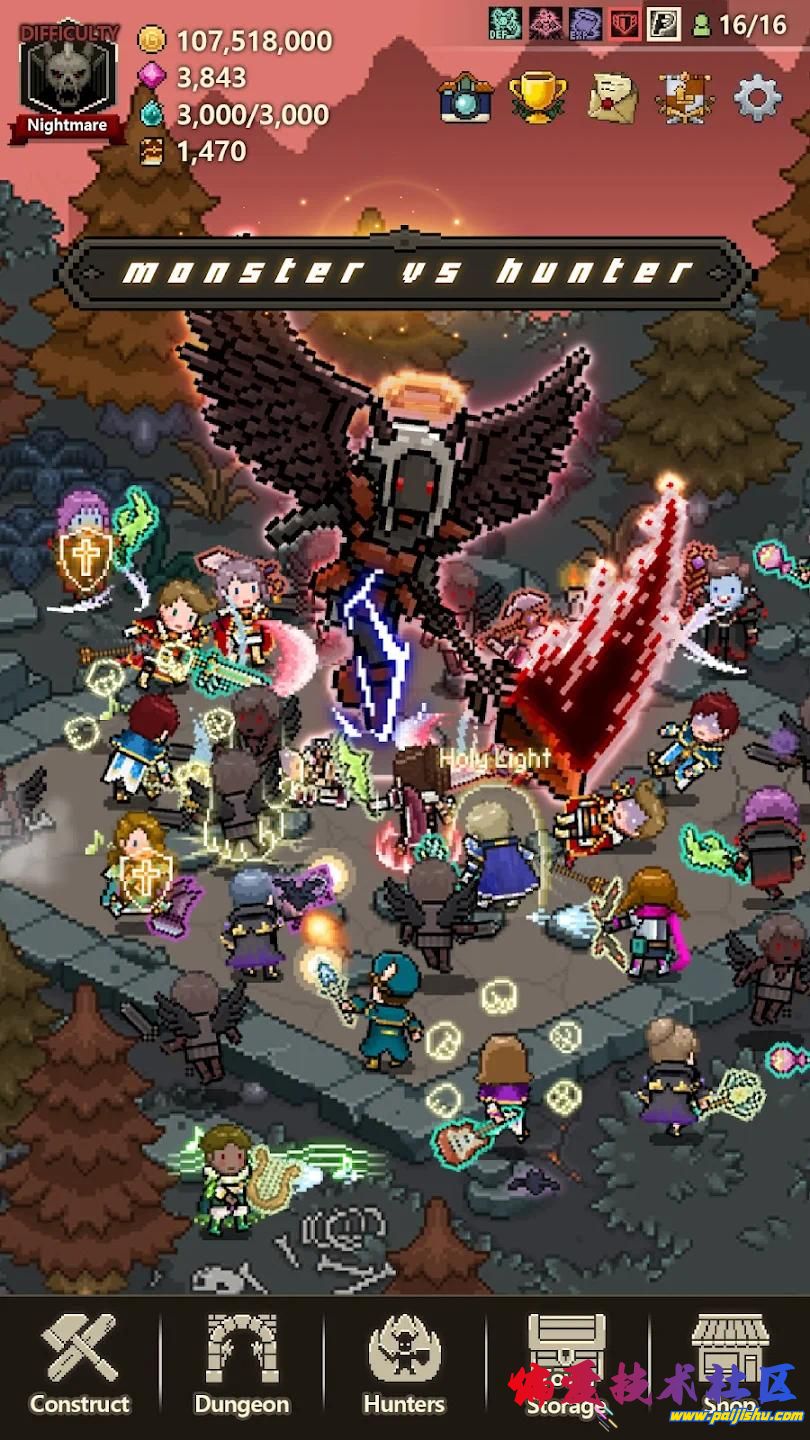Click the red winged shield buff icon
The height and width of the screenshot is (1440, 810).
625,23
